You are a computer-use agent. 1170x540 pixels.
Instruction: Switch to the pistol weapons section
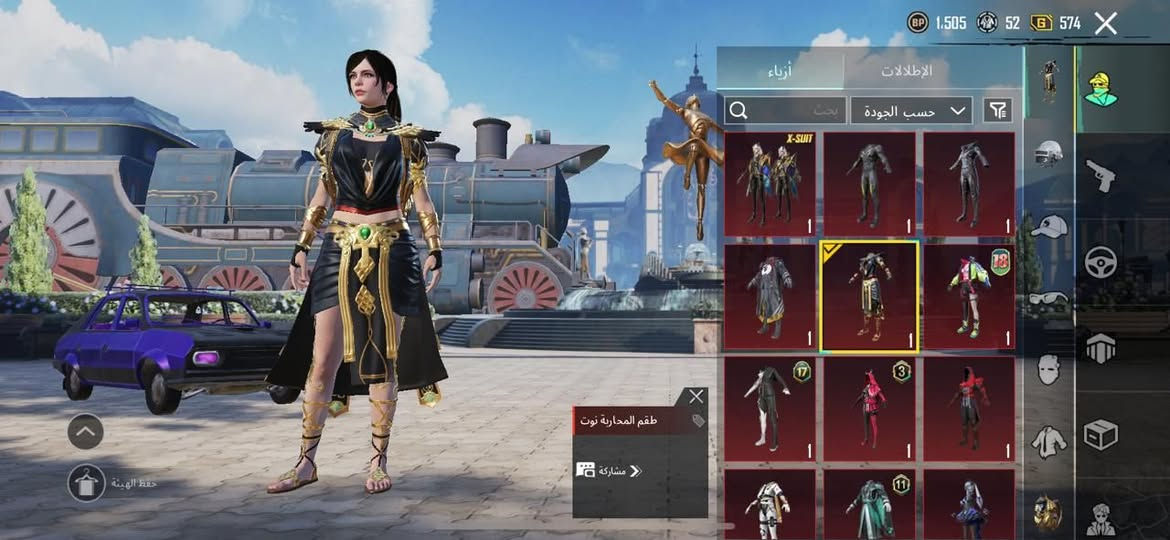click(1101, 176)
